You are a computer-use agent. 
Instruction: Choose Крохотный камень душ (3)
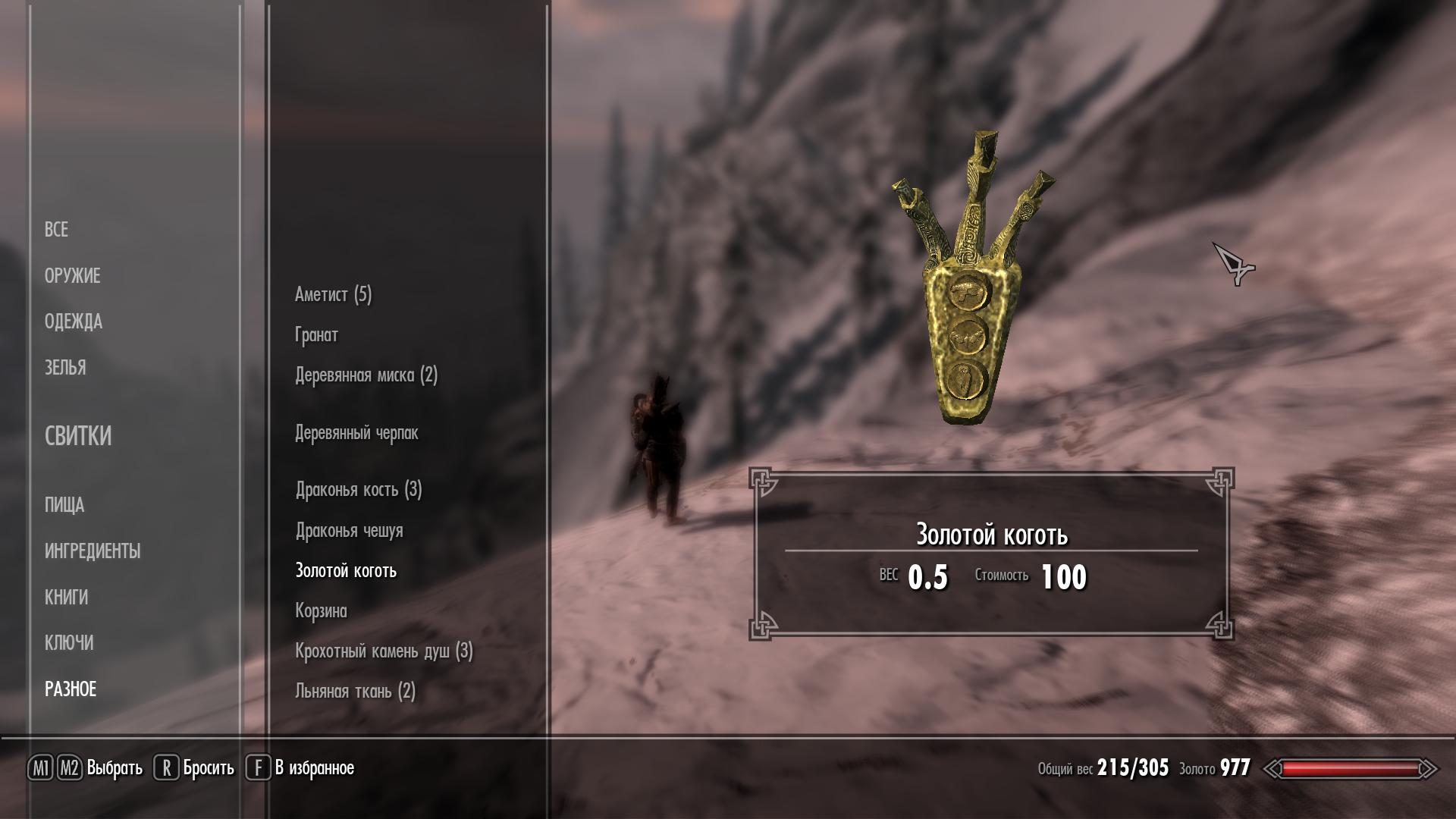pos(384,651)
